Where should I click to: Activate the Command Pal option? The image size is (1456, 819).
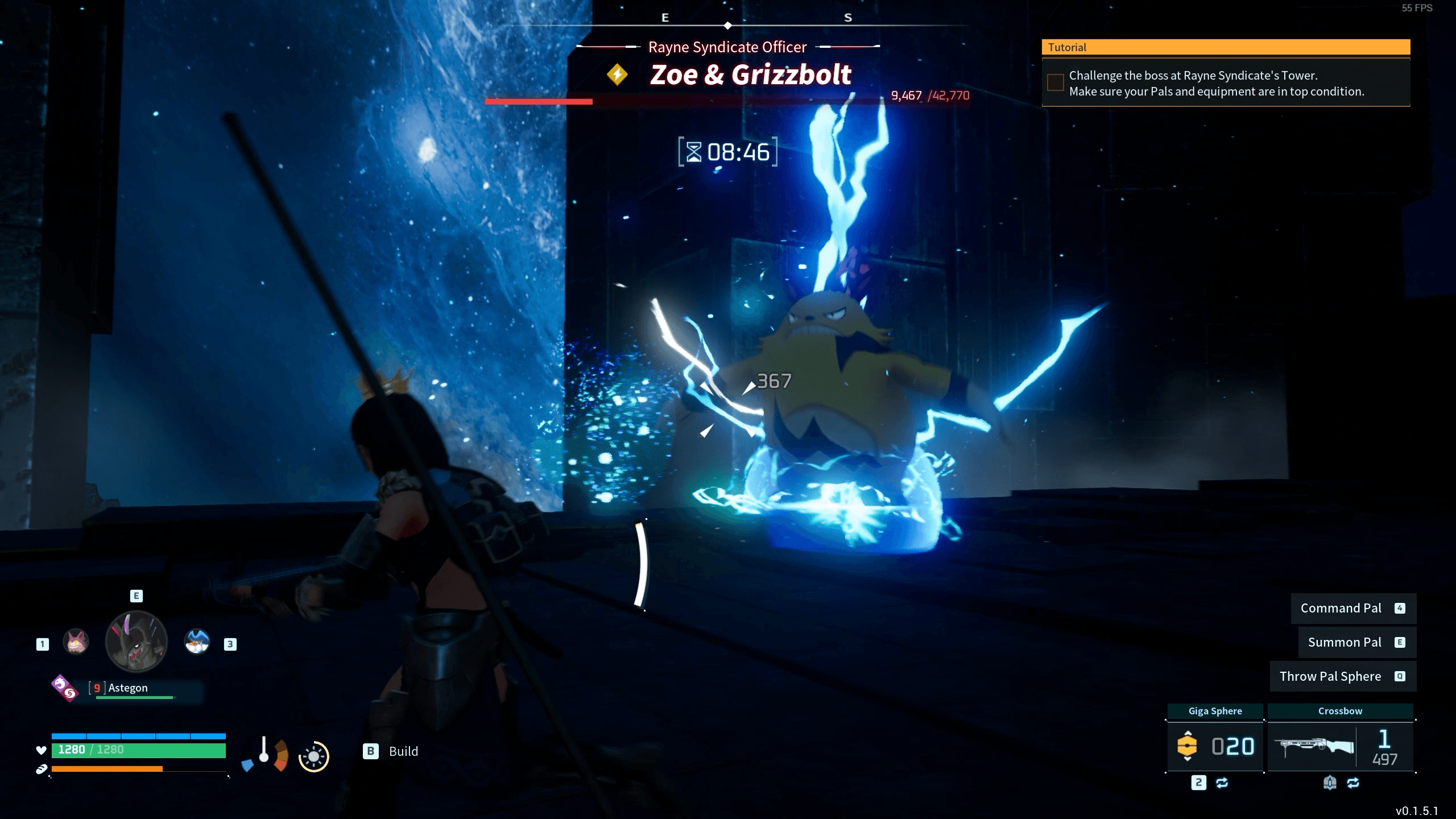[x=1352, y=608]
